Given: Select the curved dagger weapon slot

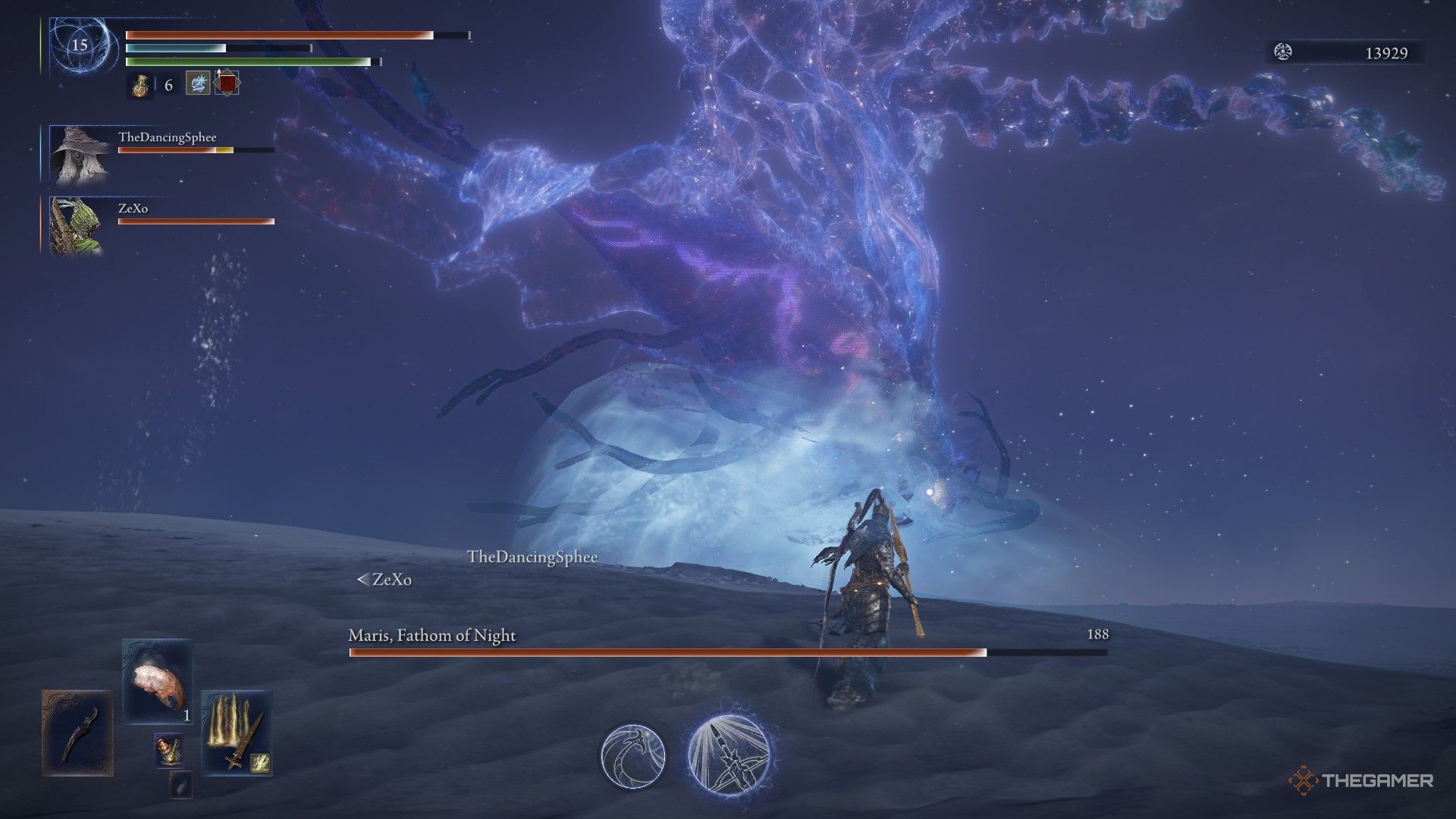Looking at the screenshot, I should (x=77, y=733).
